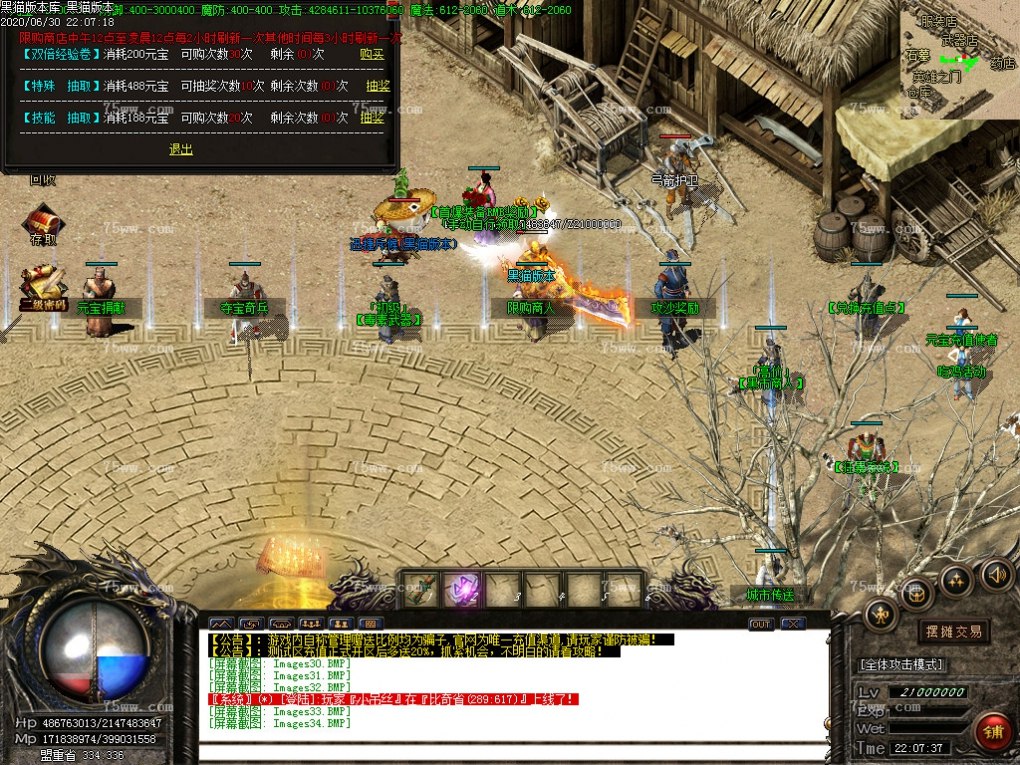
Task: Click the chat text input line
Action: tap(515, 752)
